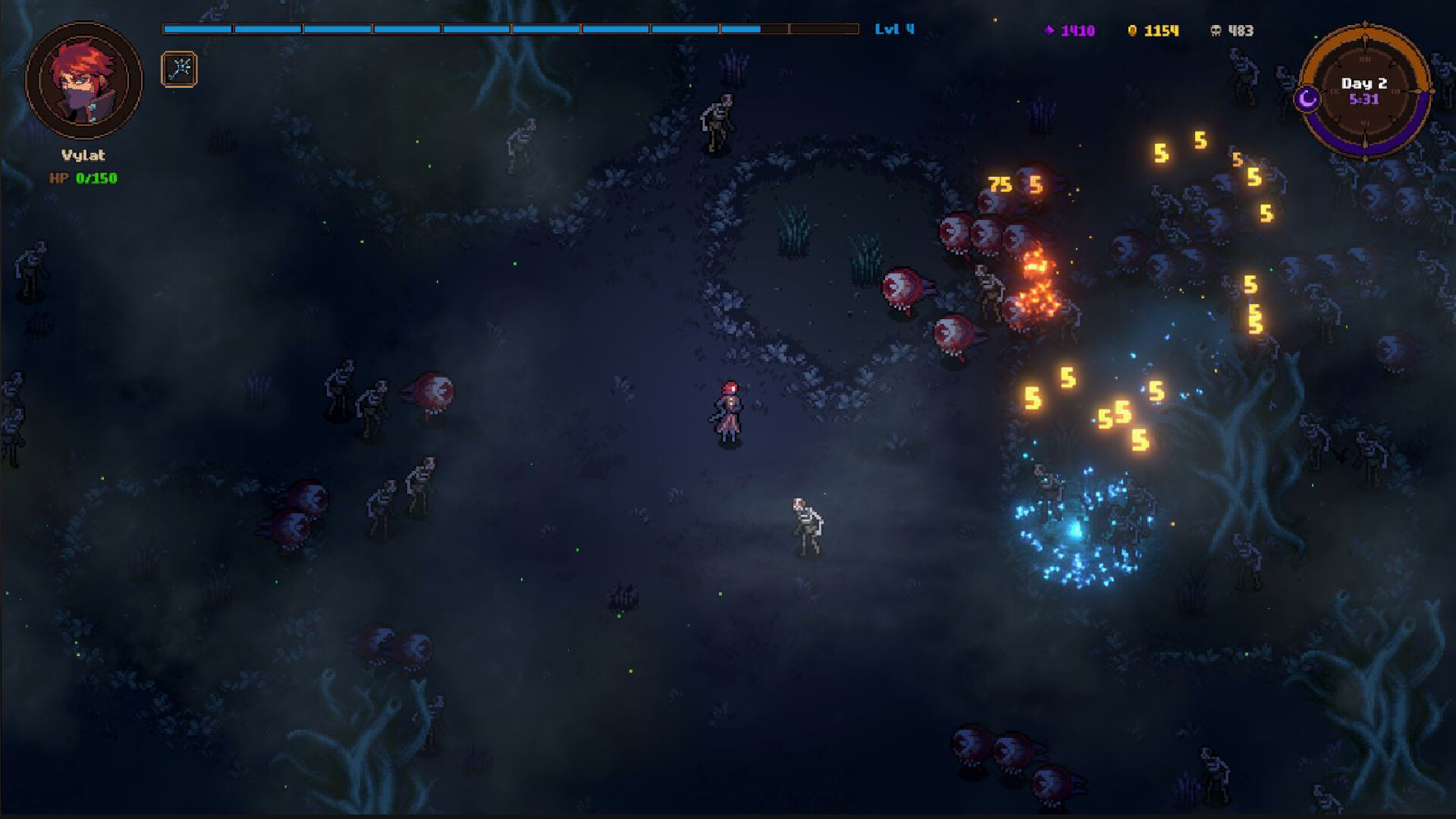Click the purple moon icon on the clock
The width and height of the screenshot is (1456, 819).
point(1306,98)
